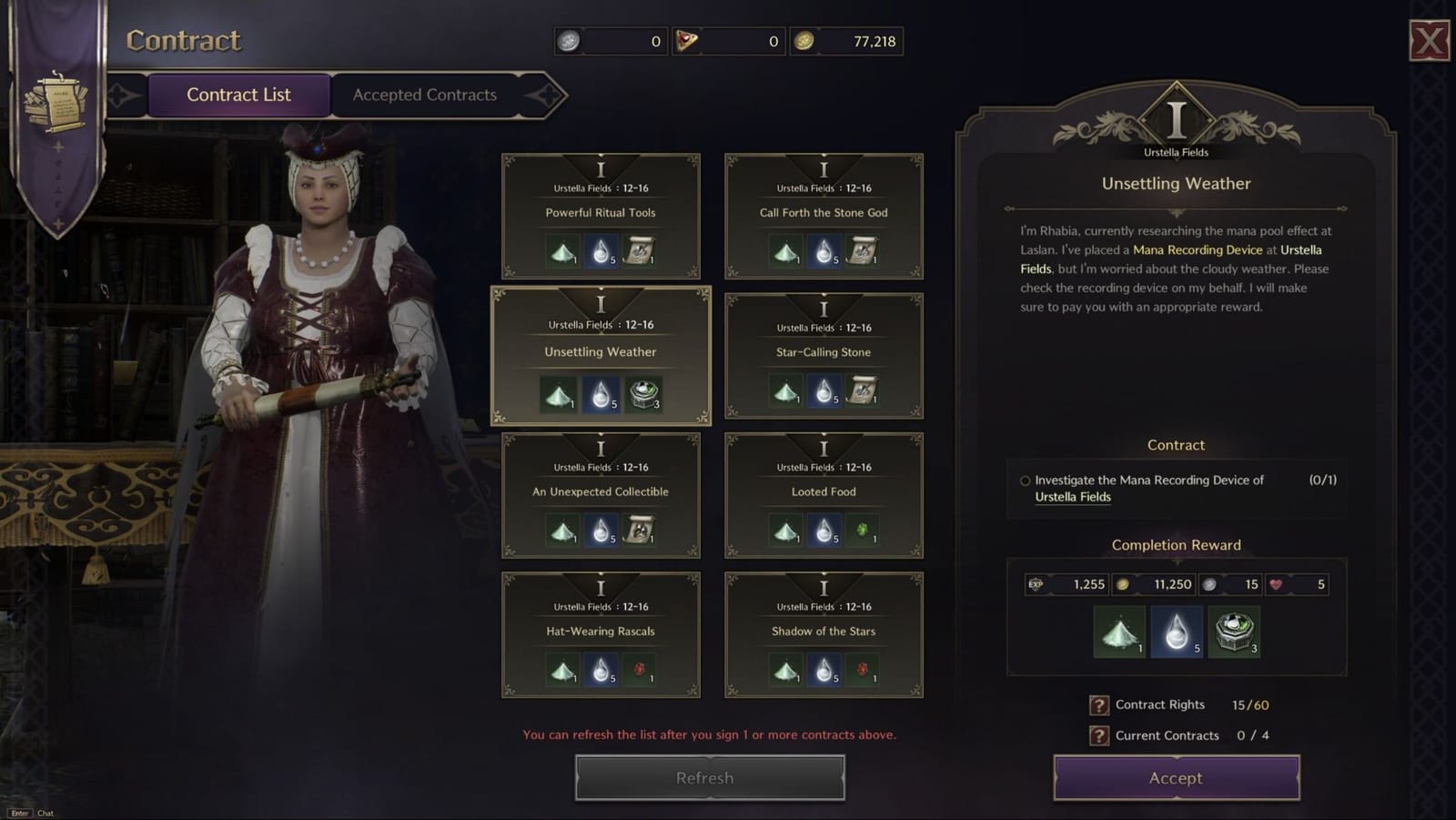Screen dimensions: 1456x820
Task: Open the Urstella Fields link
Action: click(1074, 496)
